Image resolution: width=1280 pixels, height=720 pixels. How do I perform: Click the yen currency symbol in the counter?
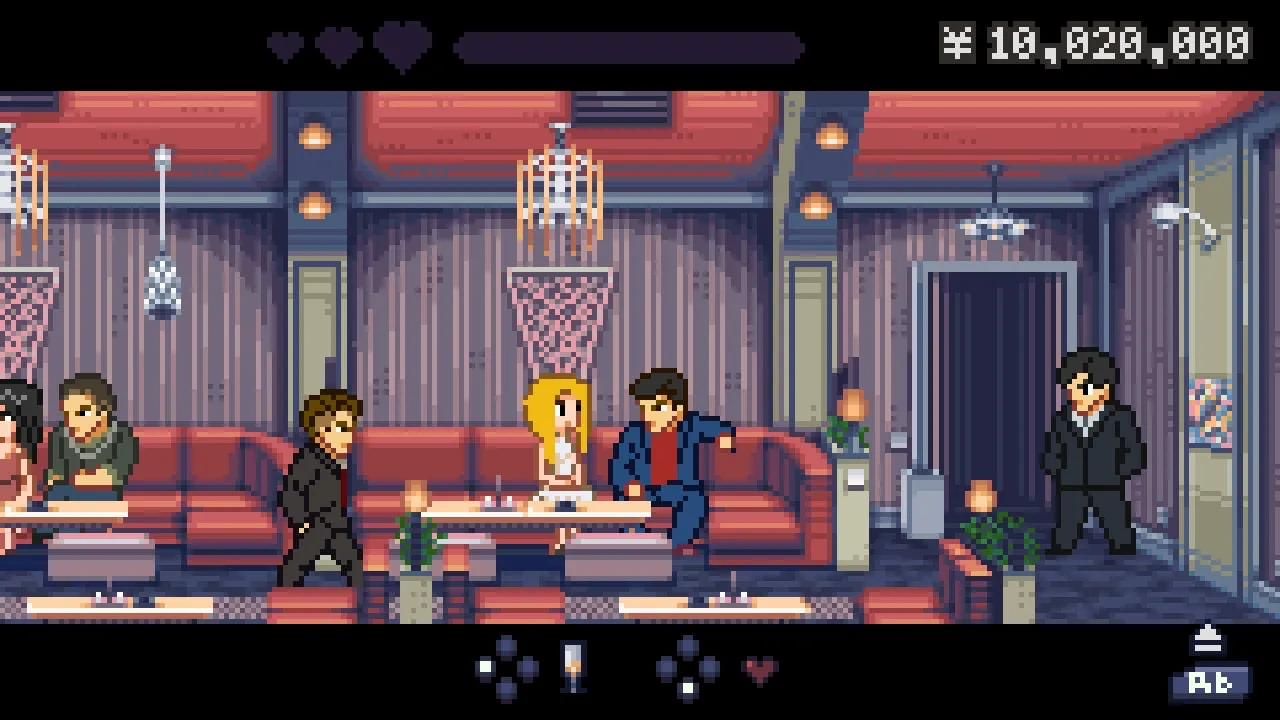click(958, 42)
